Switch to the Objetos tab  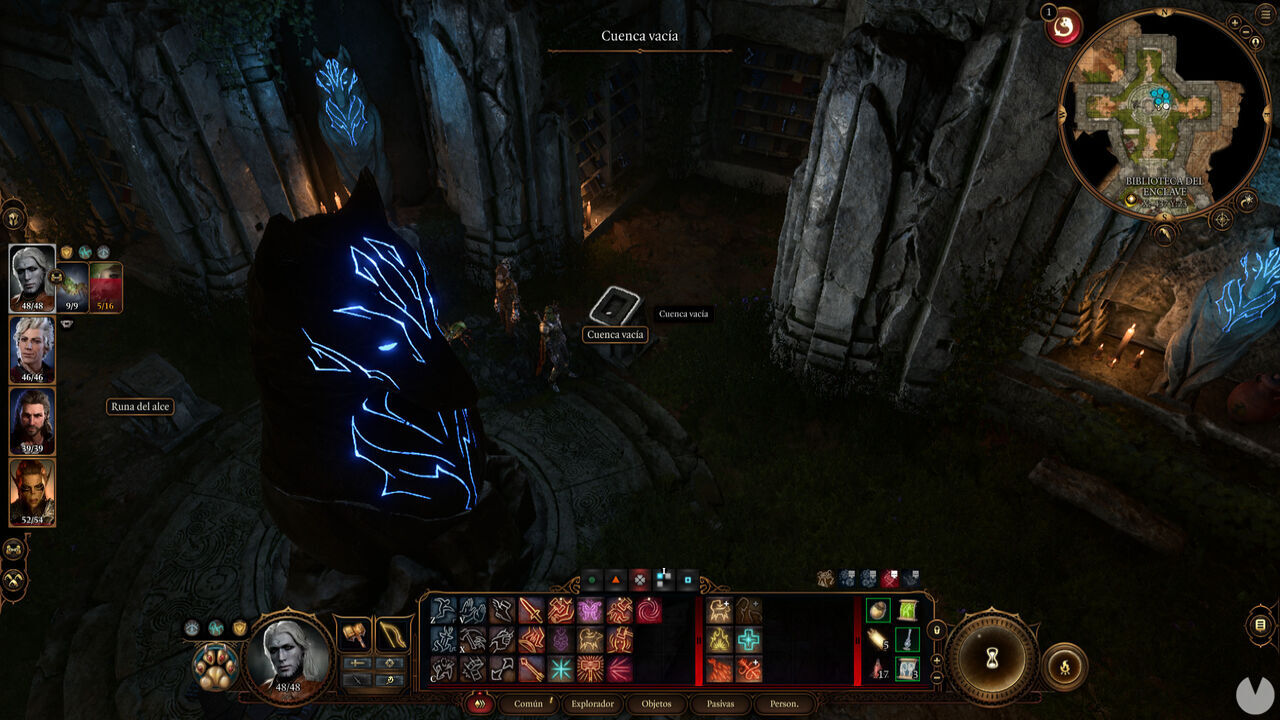click(x=656, y=704)
